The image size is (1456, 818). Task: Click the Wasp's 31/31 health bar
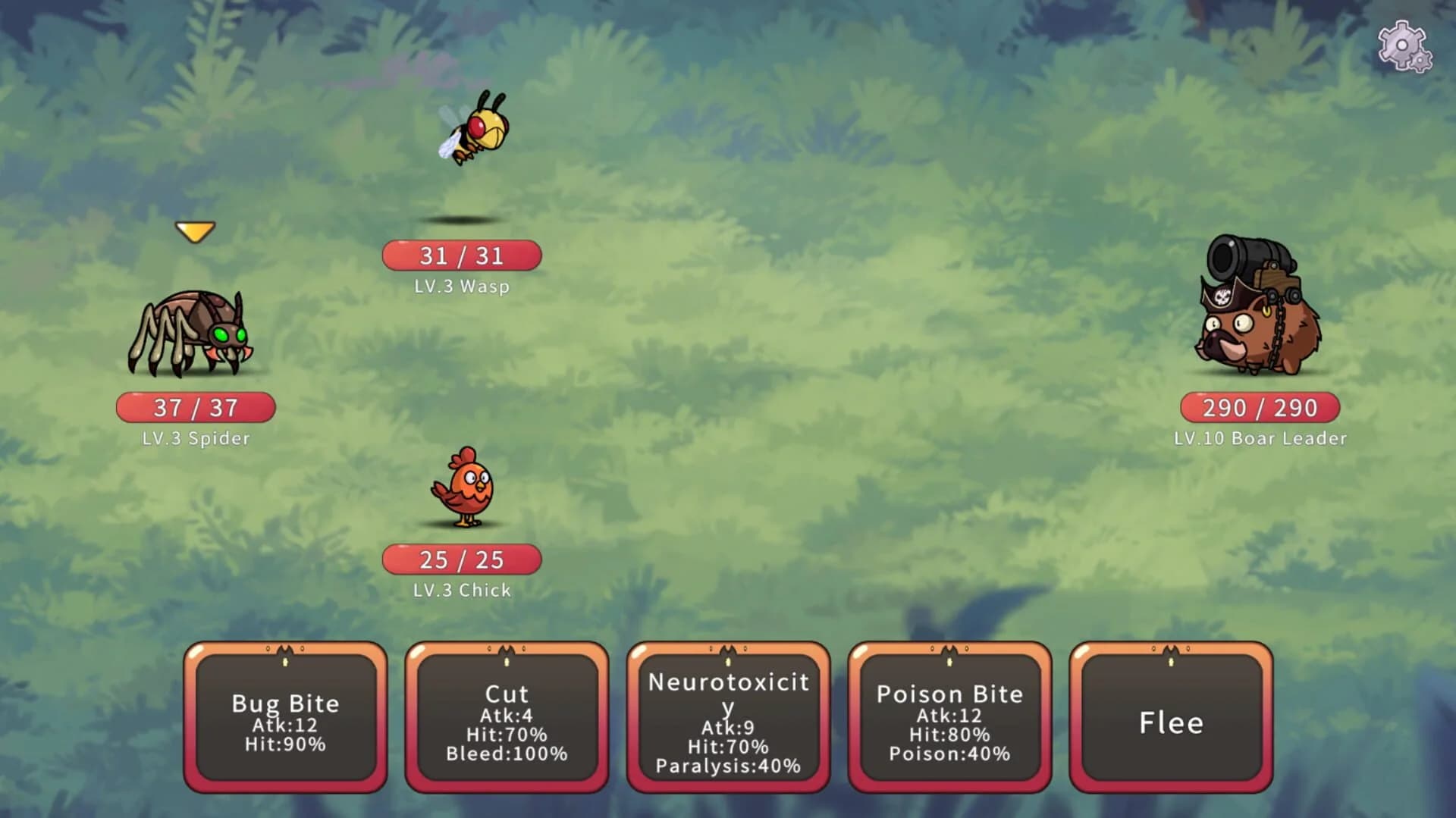461,256
